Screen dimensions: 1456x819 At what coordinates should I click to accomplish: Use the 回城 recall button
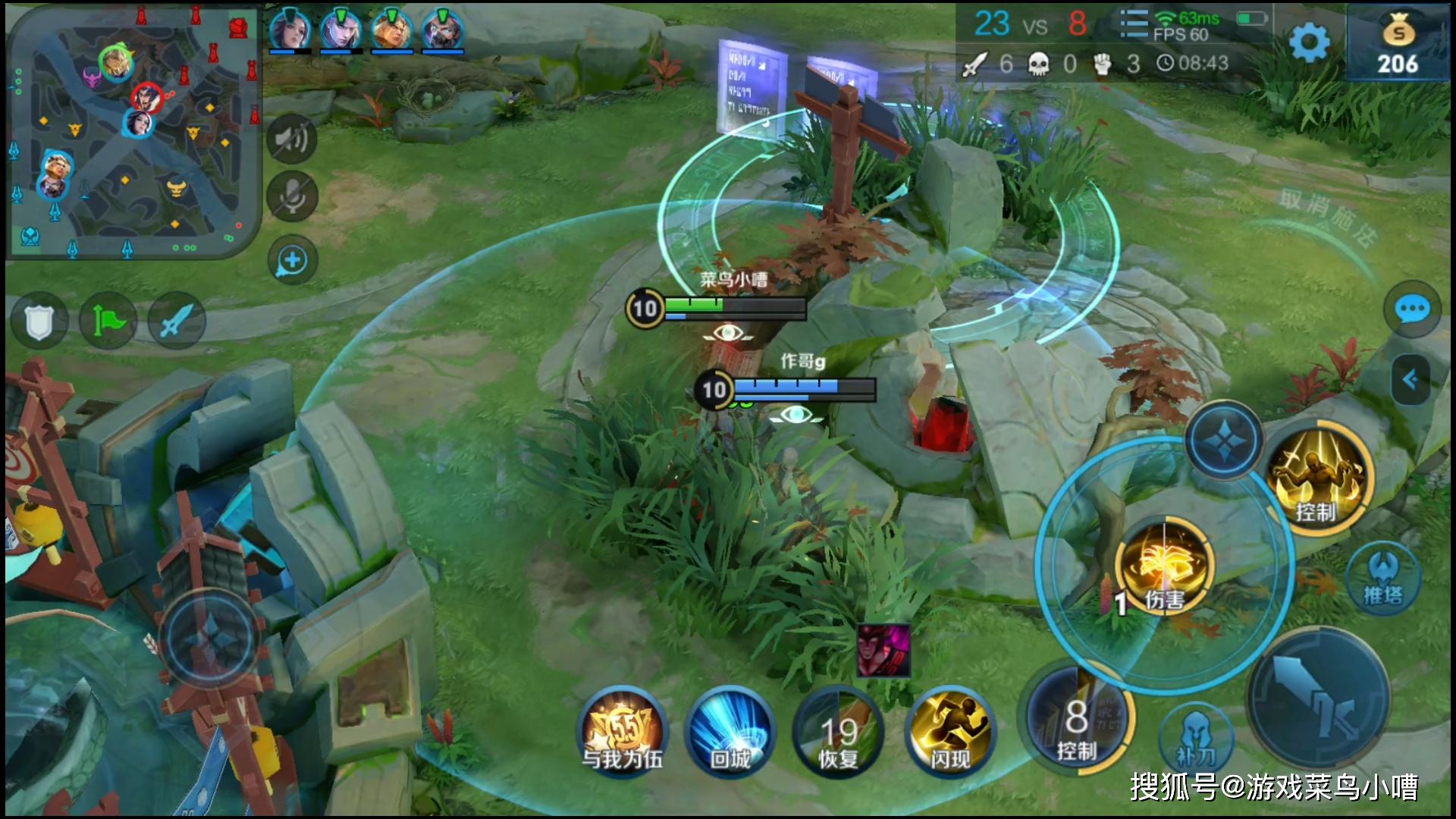[x=730, y=733]
